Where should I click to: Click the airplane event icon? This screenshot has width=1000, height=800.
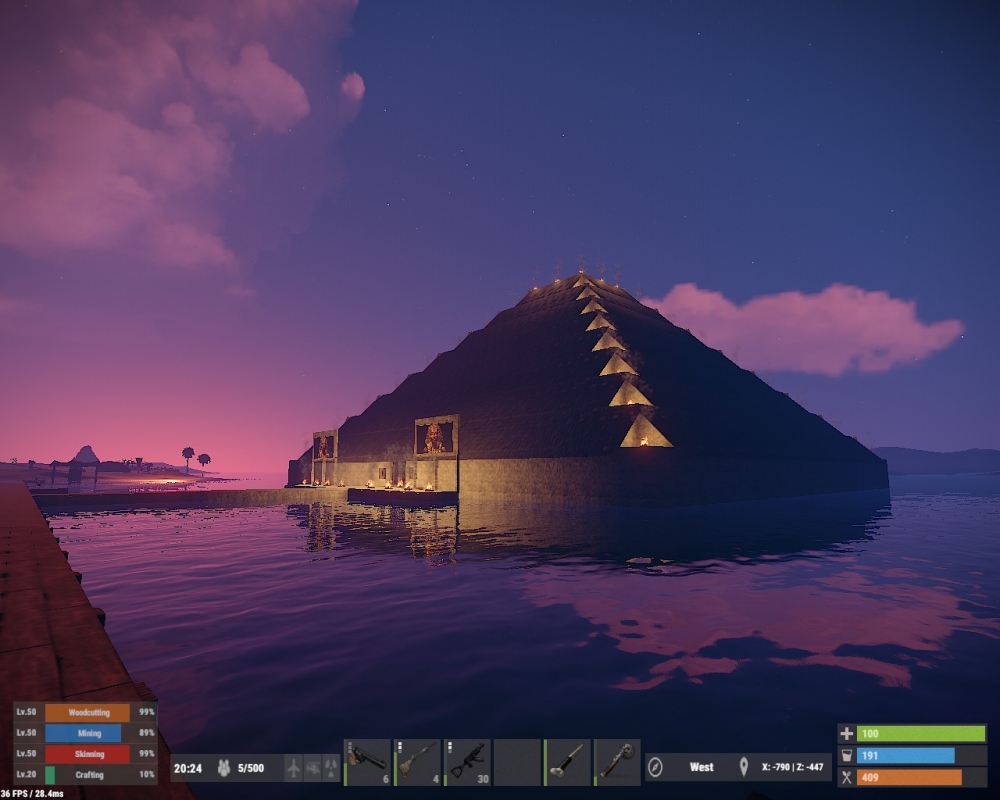293,768
